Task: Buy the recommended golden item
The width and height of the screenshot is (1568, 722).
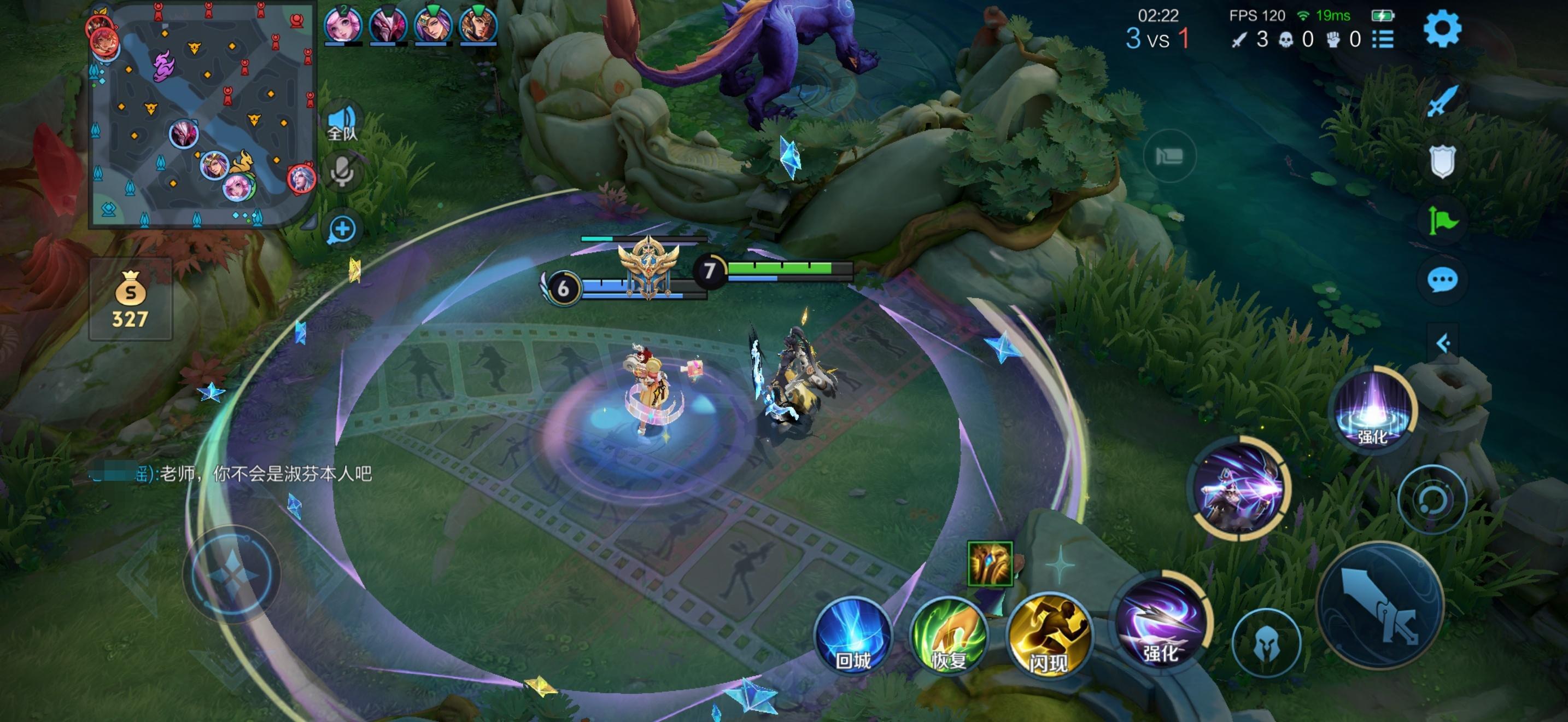Action: [x=990, y=564]
